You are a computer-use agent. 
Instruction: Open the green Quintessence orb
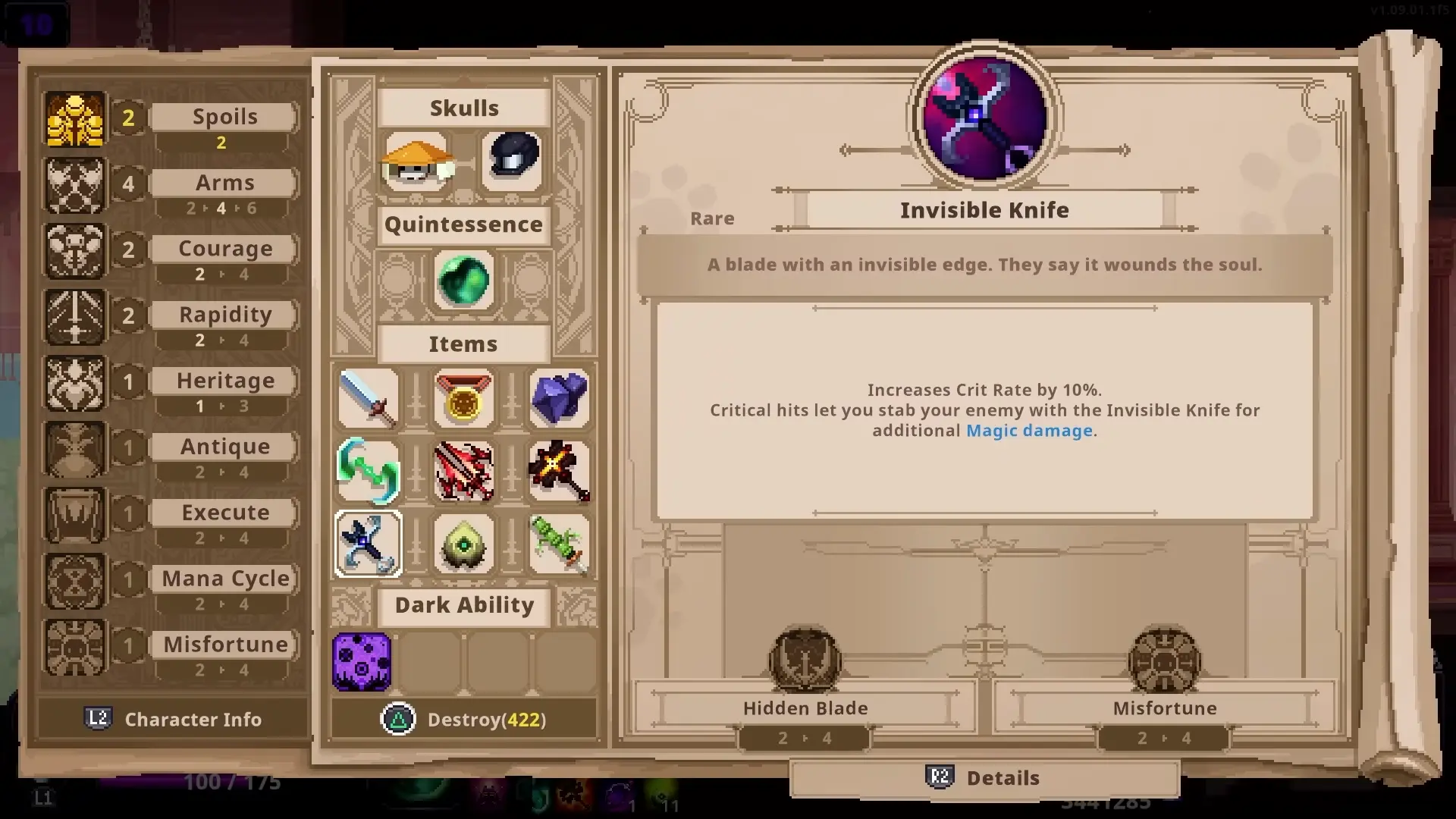pyautogui.click(x=463, y=281)
